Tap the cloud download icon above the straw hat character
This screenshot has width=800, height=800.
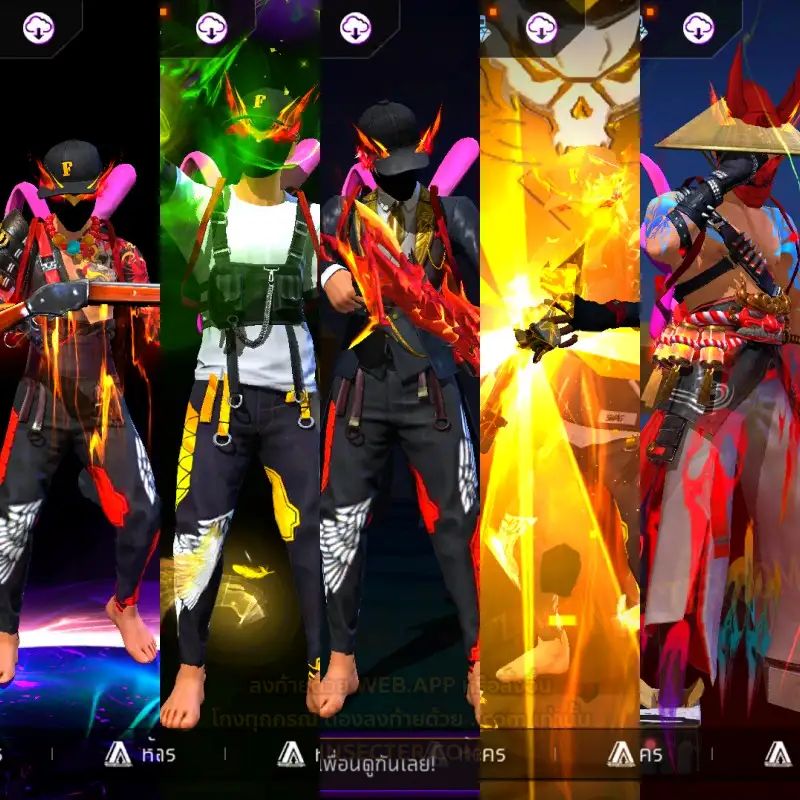pos(698,28)
